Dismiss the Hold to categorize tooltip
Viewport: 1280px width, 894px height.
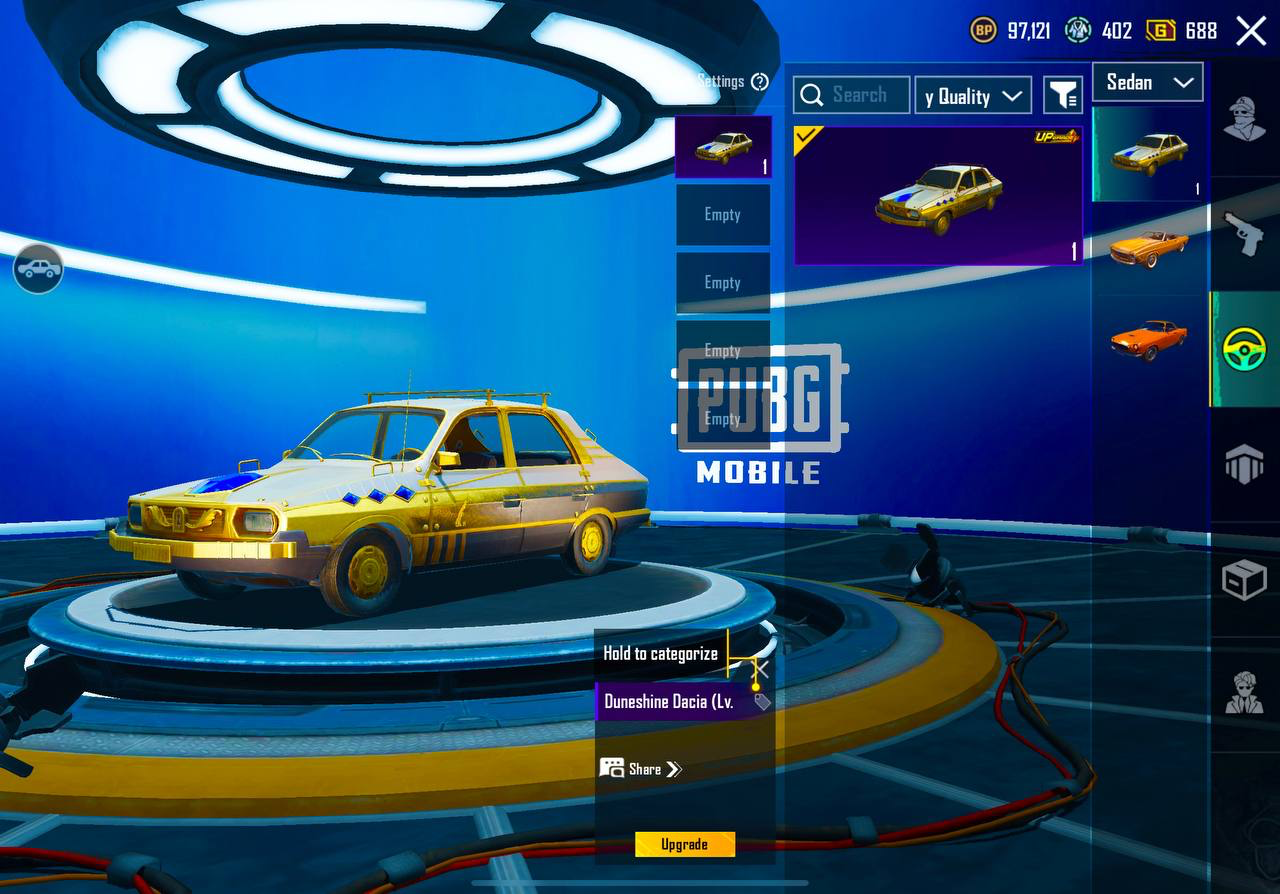pyautogui.click(x=761, y=668)
